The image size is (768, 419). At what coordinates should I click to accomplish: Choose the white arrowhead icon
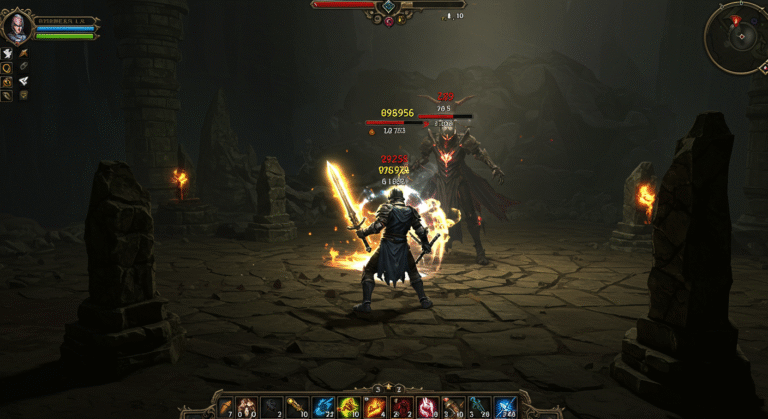pos(23,81)
